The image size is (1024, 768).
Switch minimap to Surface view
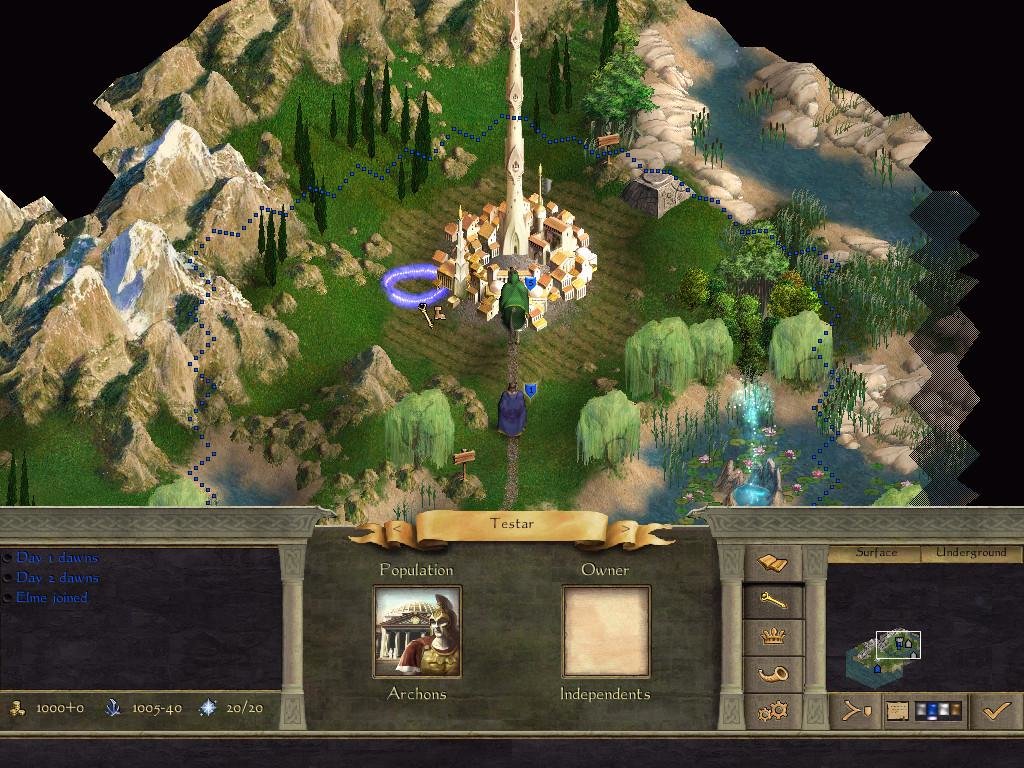pyautogui.click(x=876, y=553)
